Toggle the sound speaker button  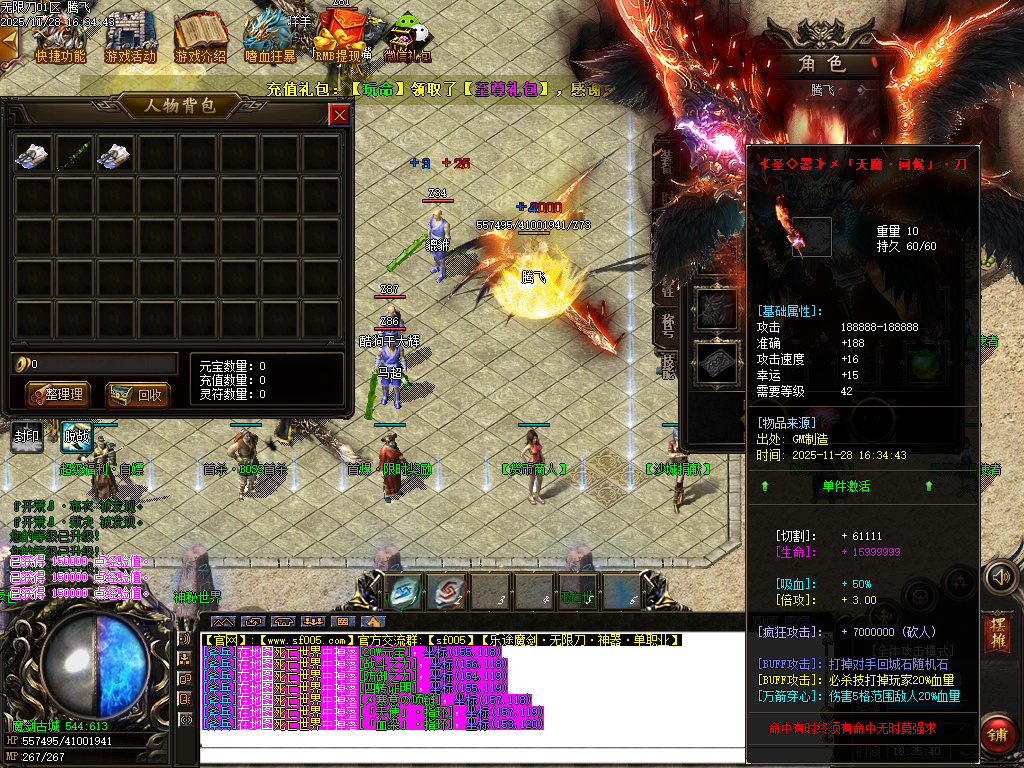click(x=1000, y=577)
